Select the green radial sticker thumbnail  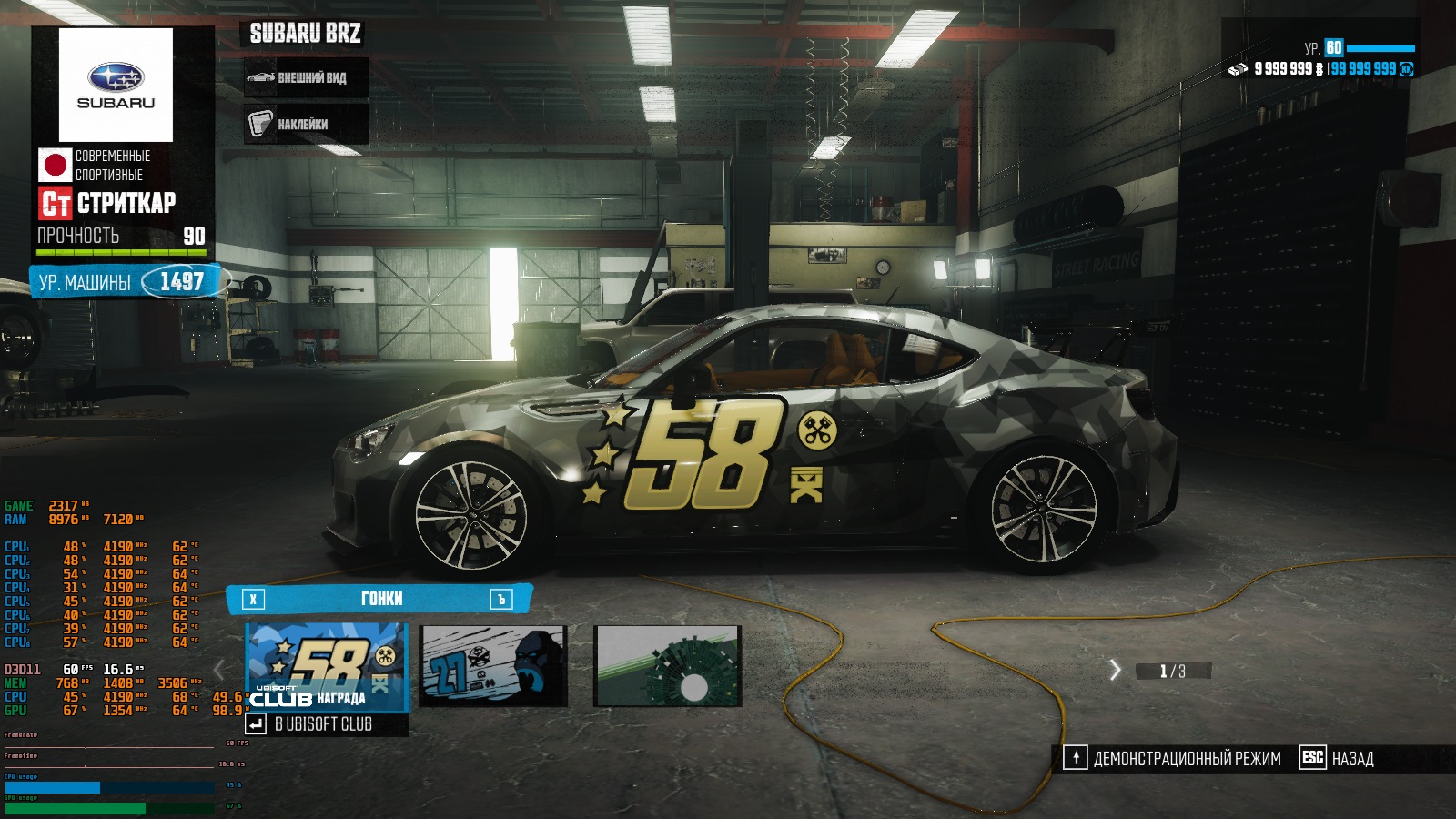coord(668,666)
